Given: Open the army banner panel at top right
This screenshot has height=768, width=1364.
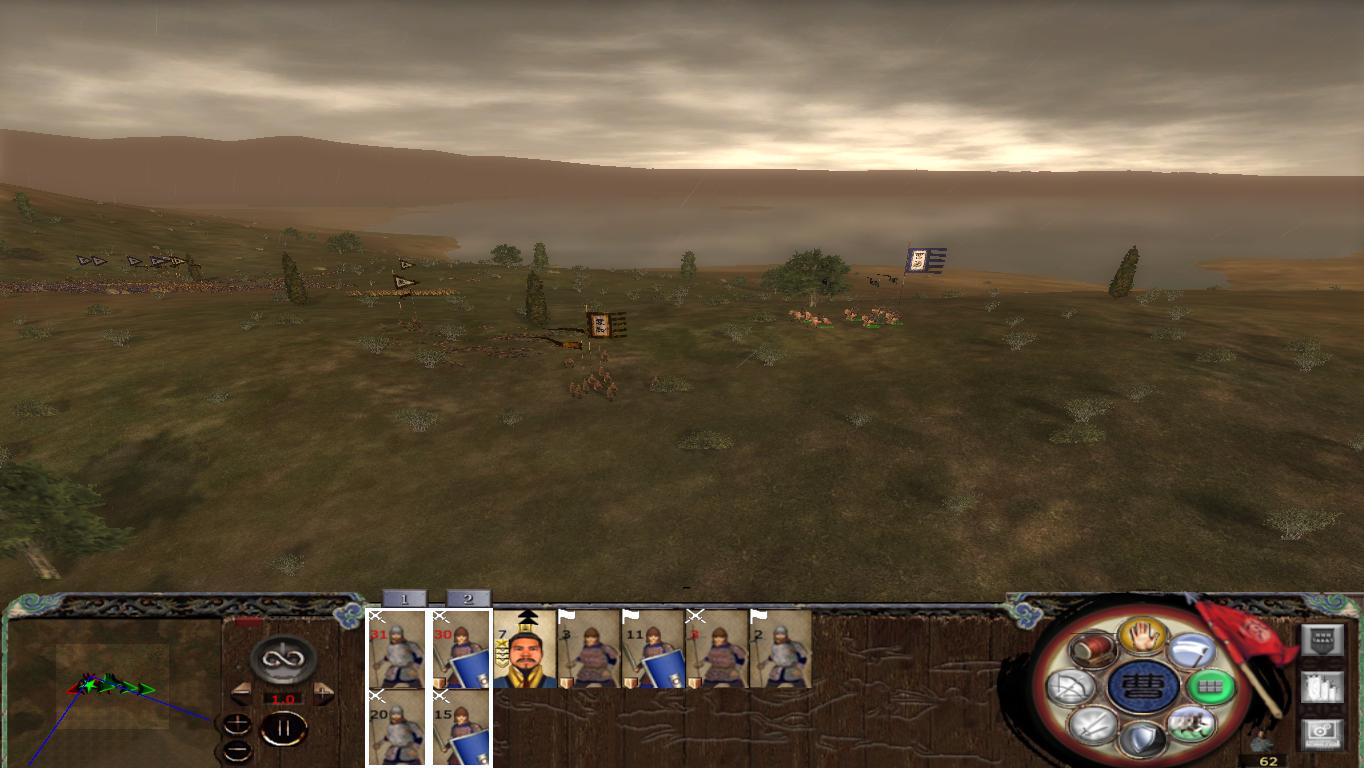Looking at the screenshot, I should (1322, 638).
